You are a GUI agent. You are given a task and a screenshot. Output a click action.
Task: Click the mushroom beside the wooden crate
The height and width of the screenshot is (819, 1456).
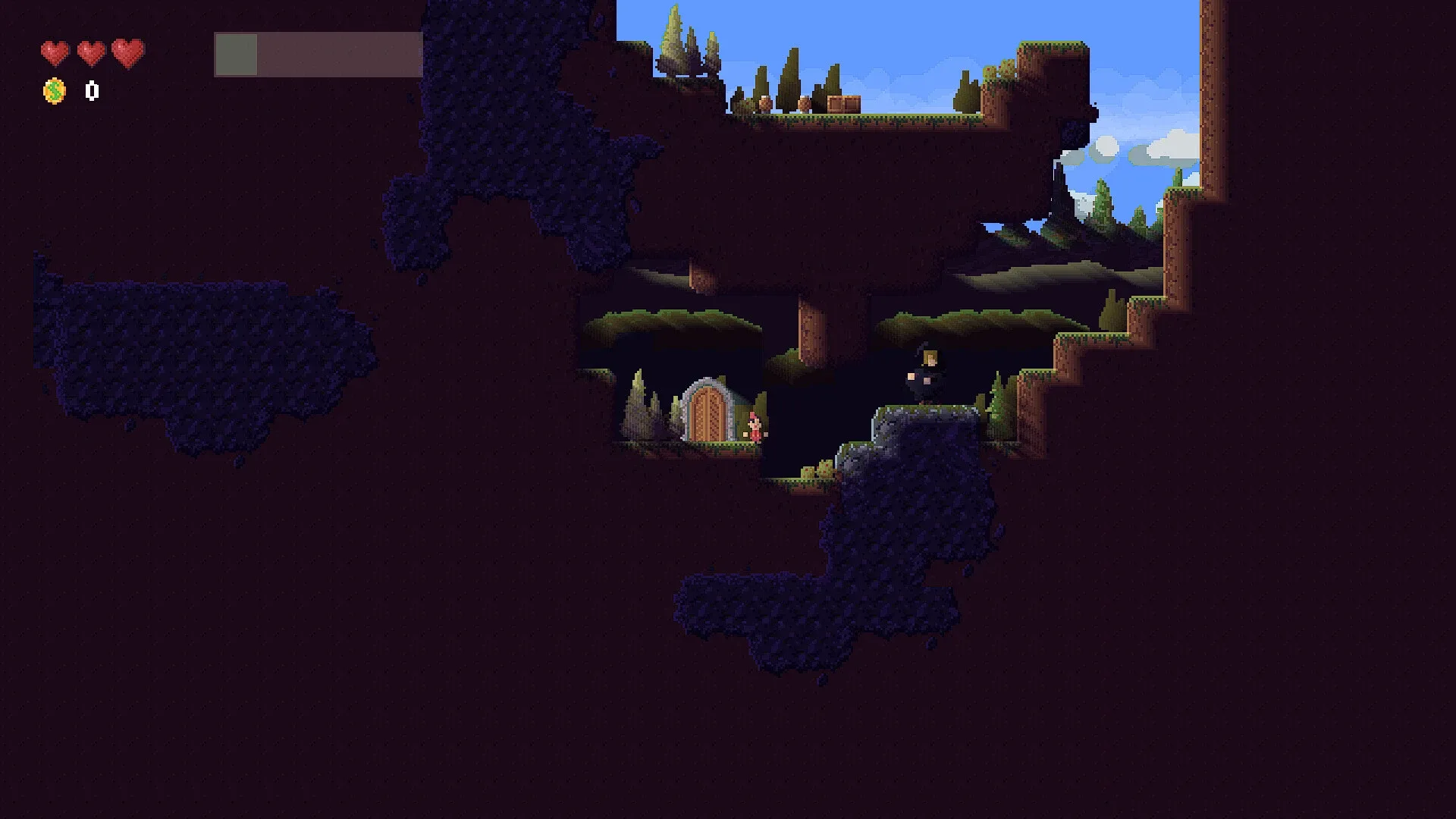tap(804, 104)
